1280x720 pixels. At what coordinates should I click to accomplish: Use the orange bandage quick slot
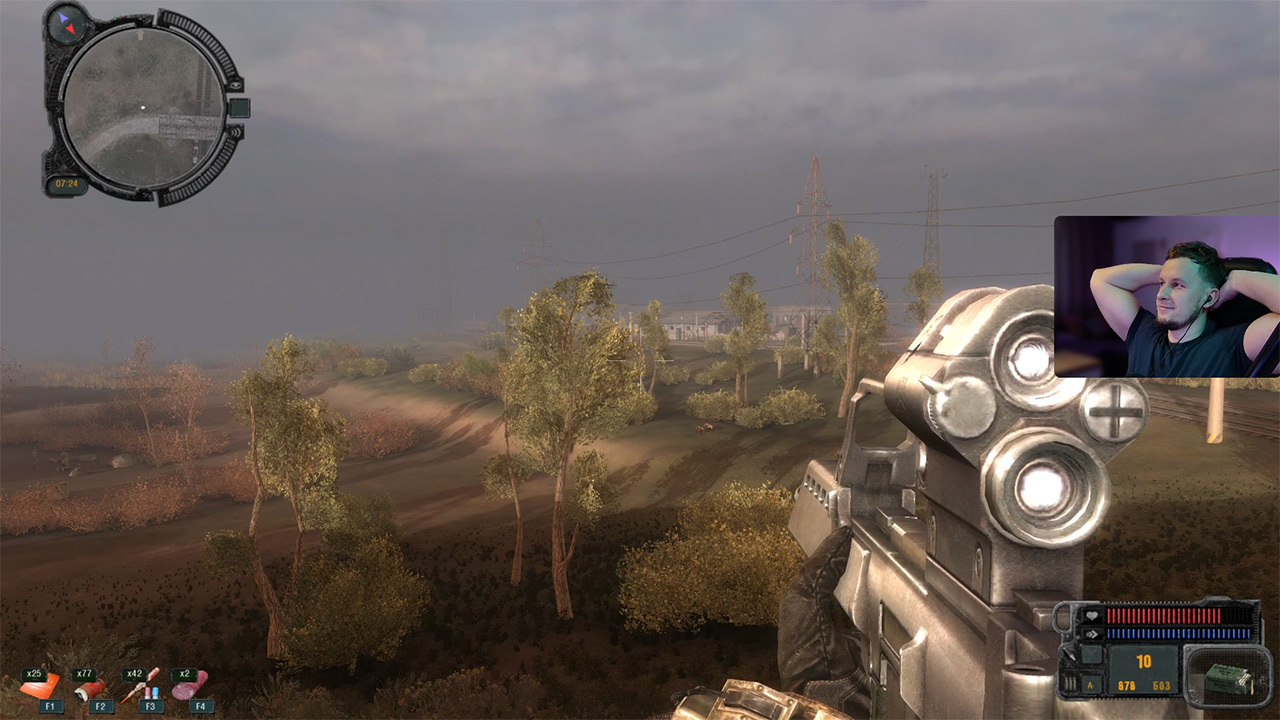pyautogui.click(x=40, y=687)
